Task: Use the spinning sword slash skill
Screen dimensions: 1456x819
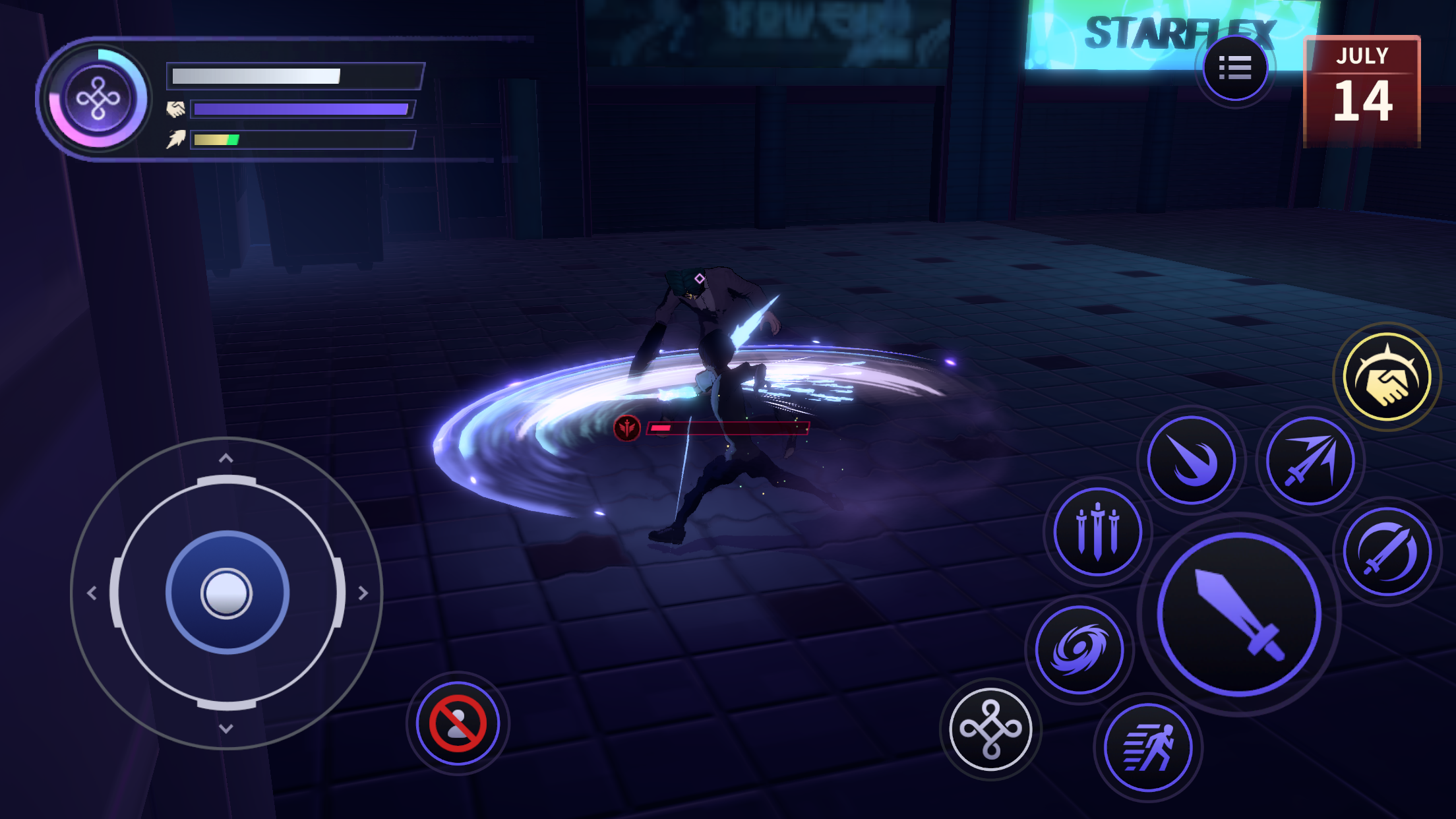Action: click(1387, 551)
